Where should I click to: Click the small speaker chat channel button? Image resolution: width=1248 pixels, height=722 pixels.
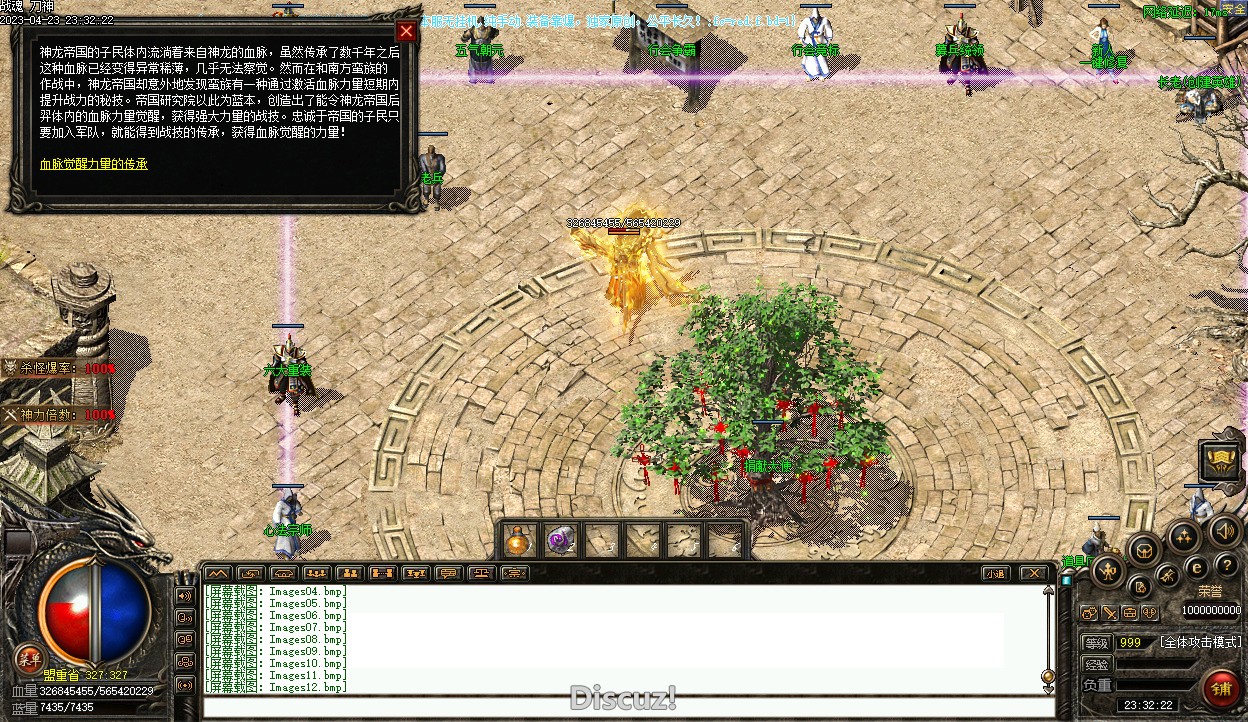[184, 596]
